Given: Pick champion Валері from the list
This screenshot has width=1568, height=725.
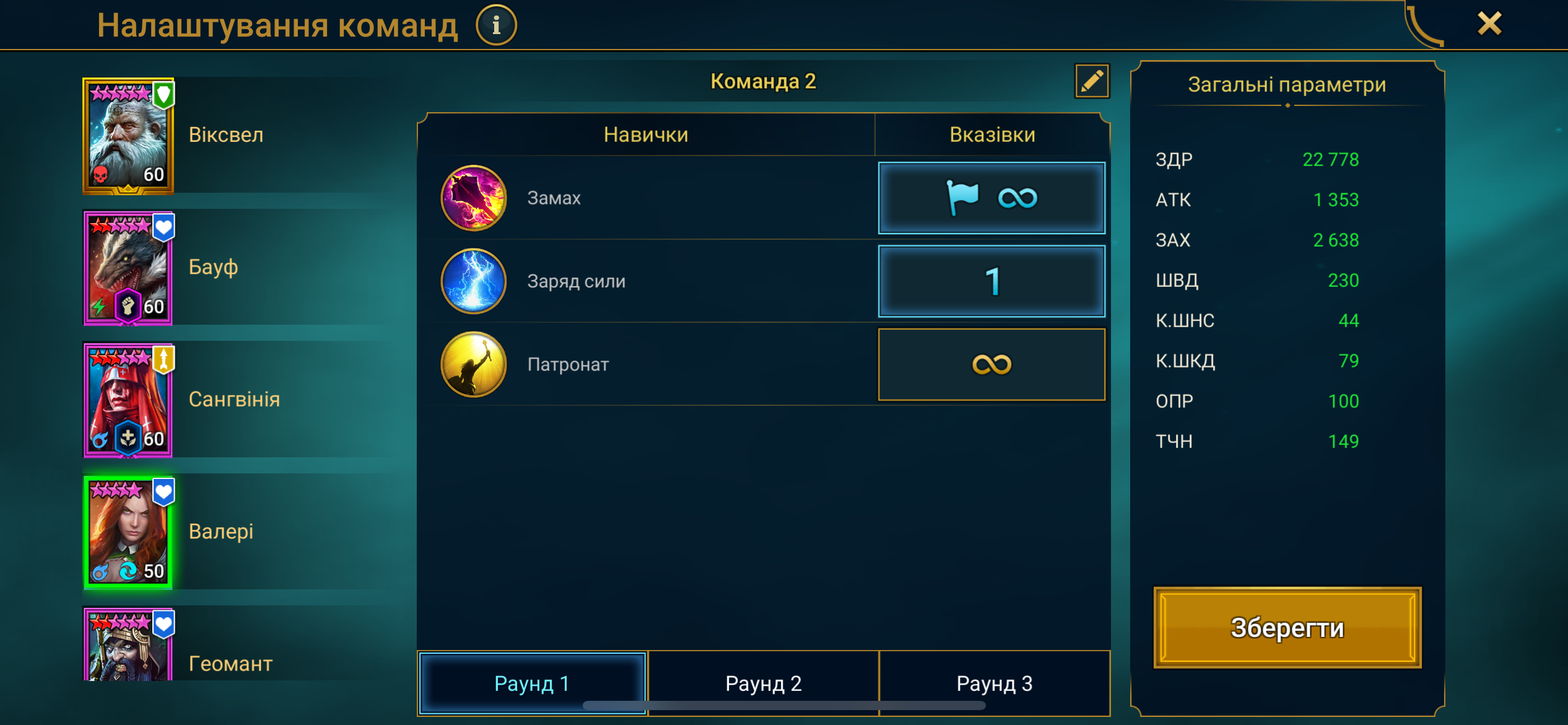Looking at the screenshot, I should tap(129, 532).
